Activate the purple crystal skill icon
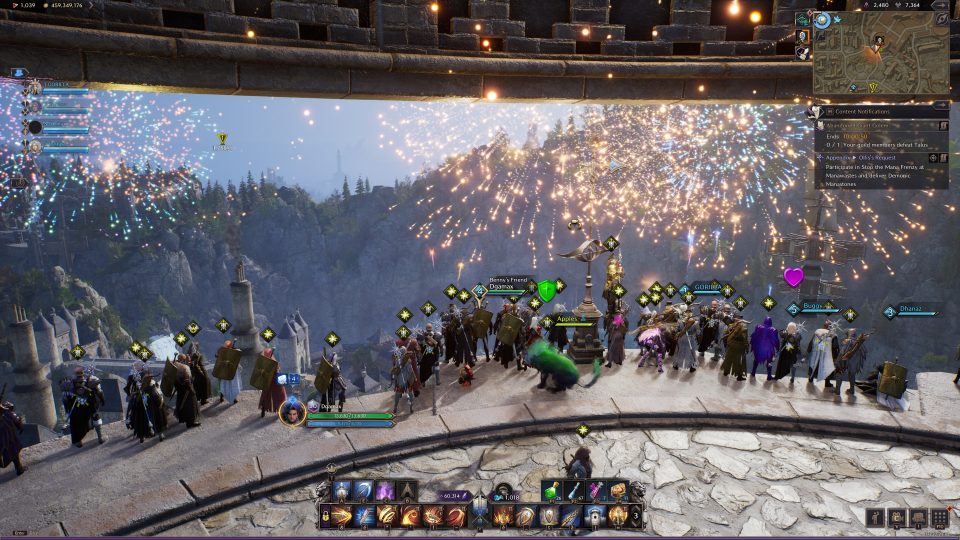 click(x=386, y=490)
